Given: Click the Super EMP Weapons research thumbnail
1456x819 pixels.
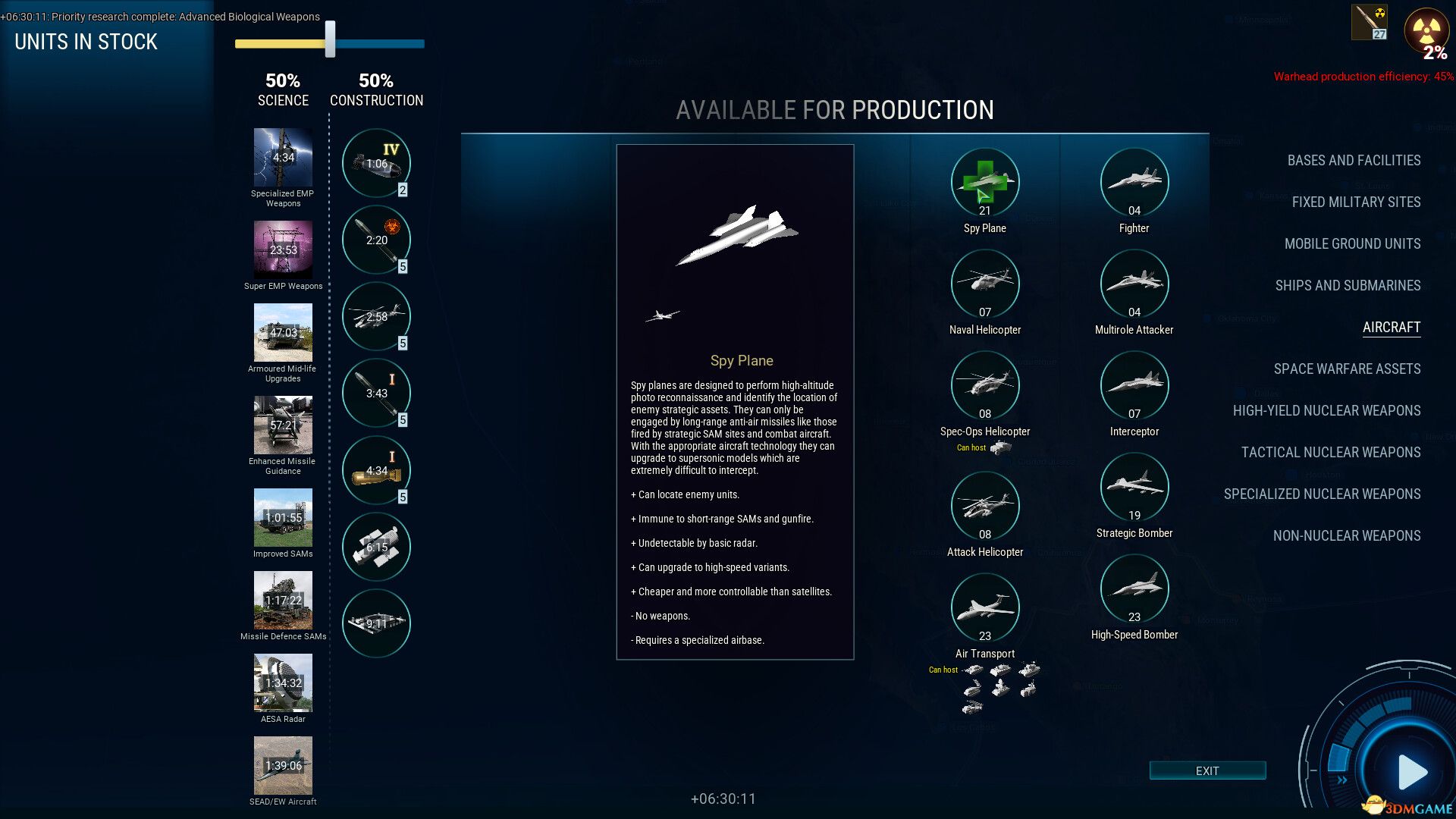Looking at the screenshot, I should (283, 251).
